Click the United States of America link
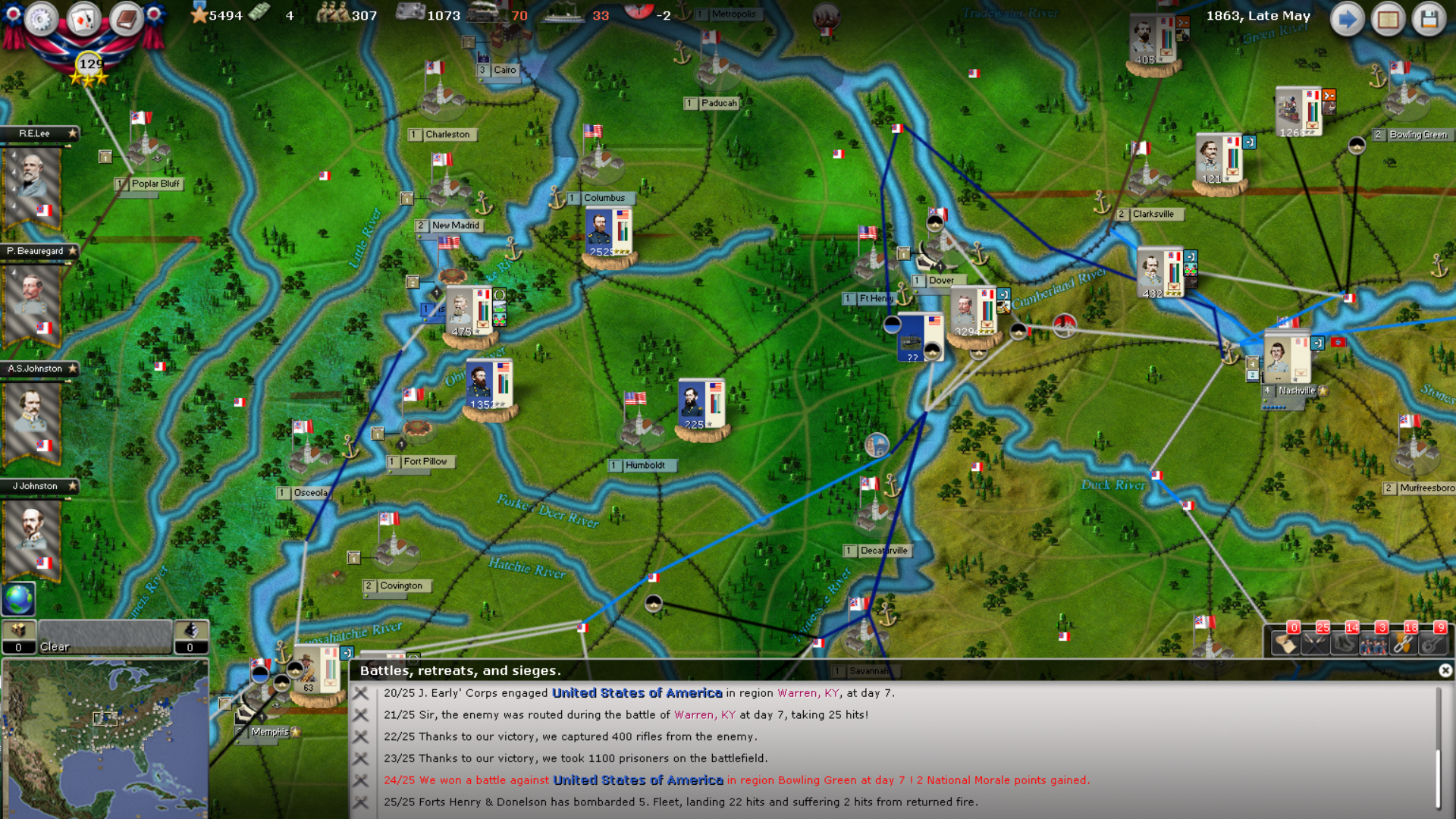Viewport: 1456px width, 819px height. click(637, 692)
